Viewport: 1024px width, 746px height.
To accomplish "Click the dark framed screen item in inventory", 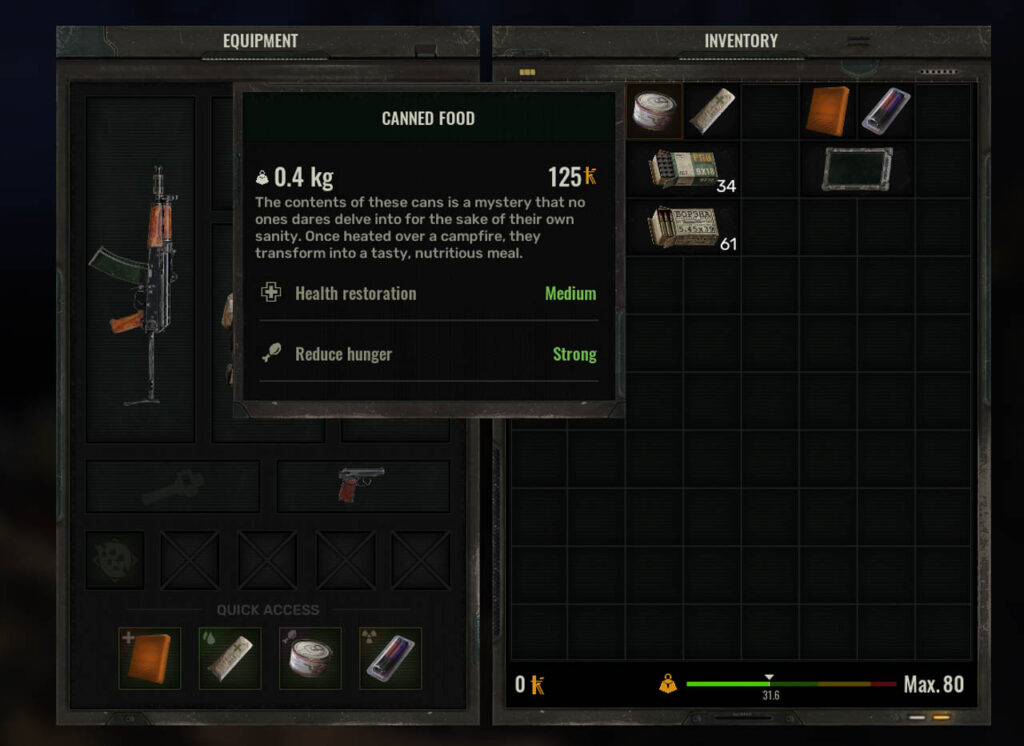I will pos(857,169).
